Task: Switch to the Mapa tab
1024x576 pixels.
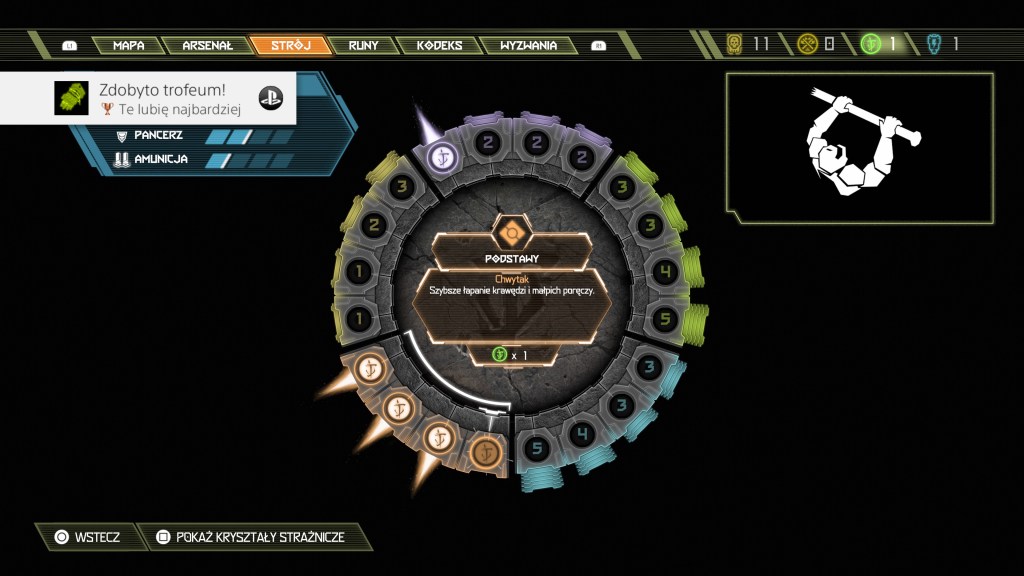Action: [x=128, y=45]
